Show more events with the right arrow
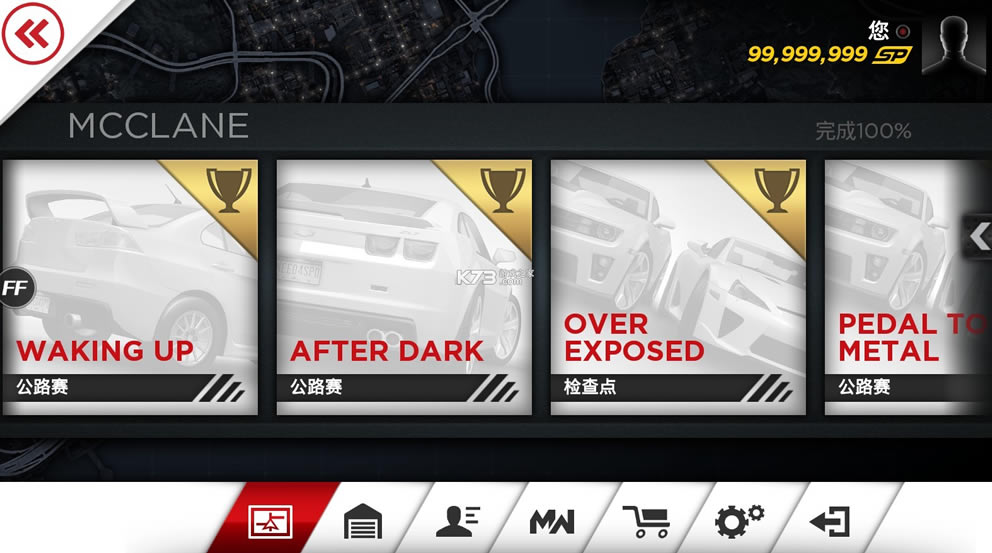The image size is (992, 553). point(978,237)
